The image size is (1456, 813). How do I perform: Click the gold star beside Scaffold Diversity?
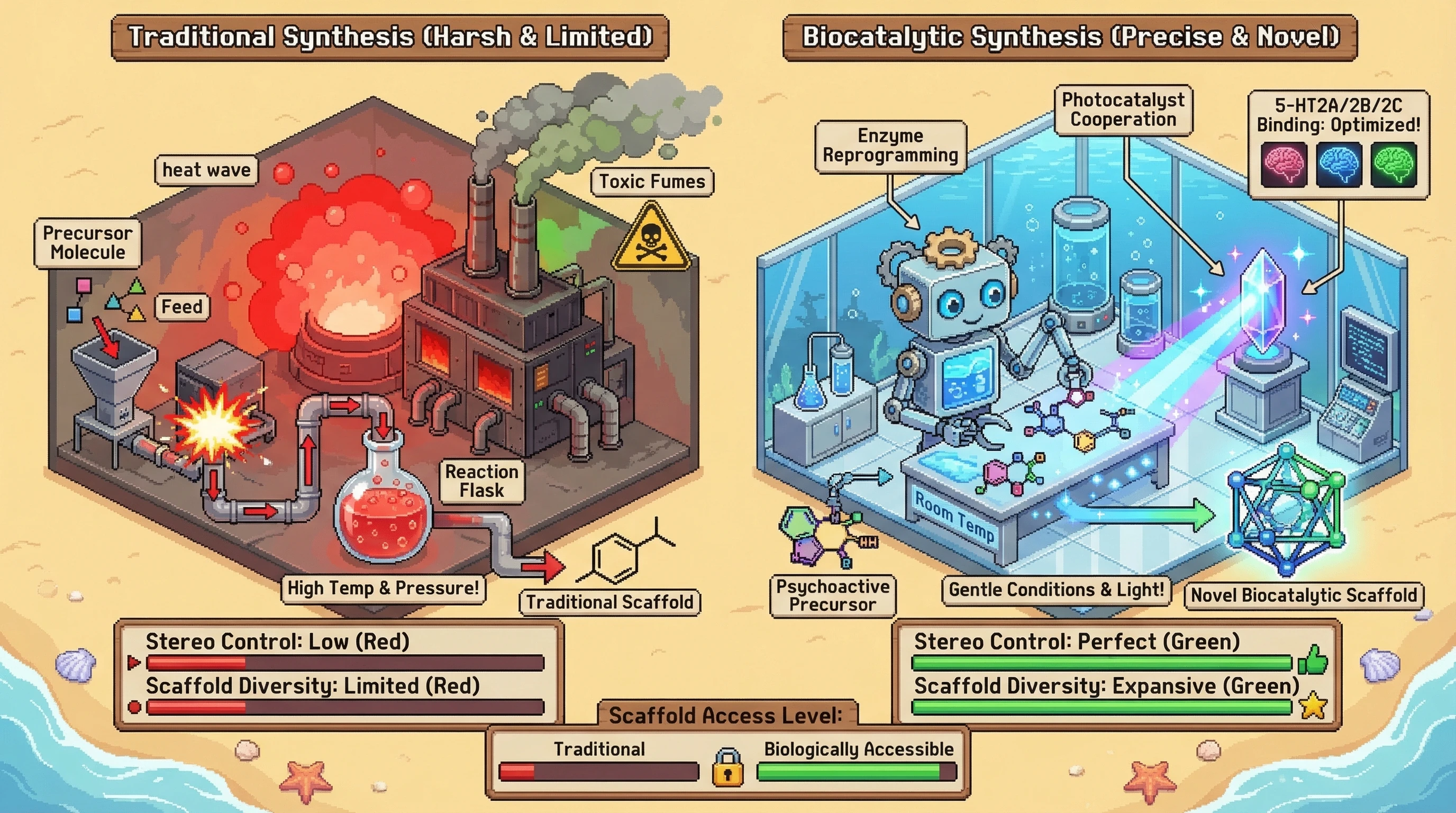(1313, 706)
